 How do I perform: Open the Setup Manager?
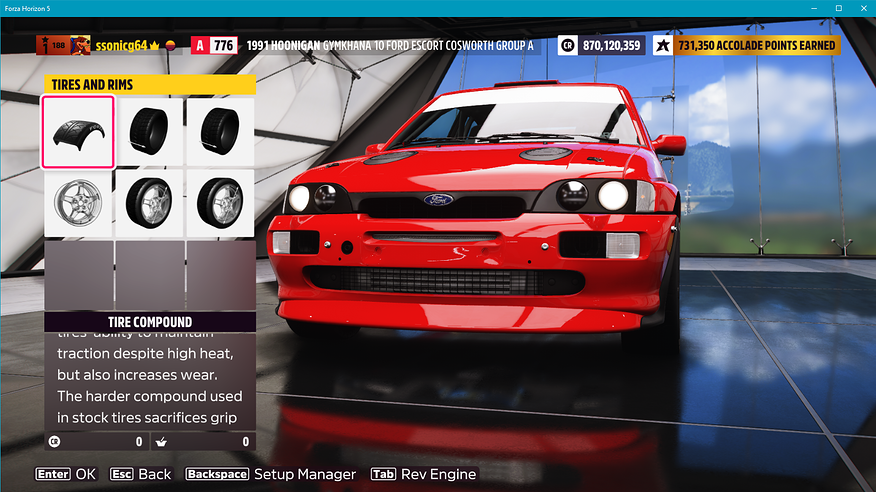[270, 474]
